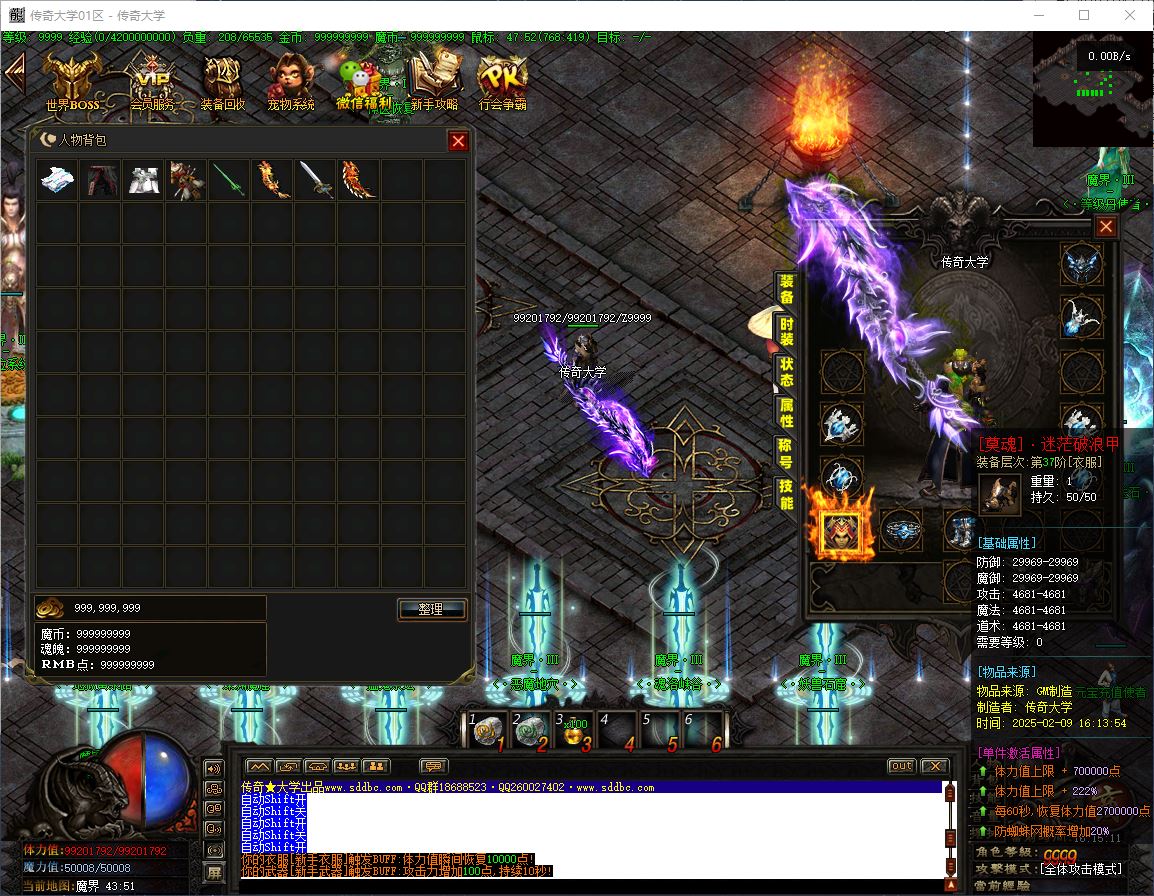This screenshot has width=1154, height=896.
Task: Select the flaming helmet equipment slot
Action: click(x=841, y=530)
